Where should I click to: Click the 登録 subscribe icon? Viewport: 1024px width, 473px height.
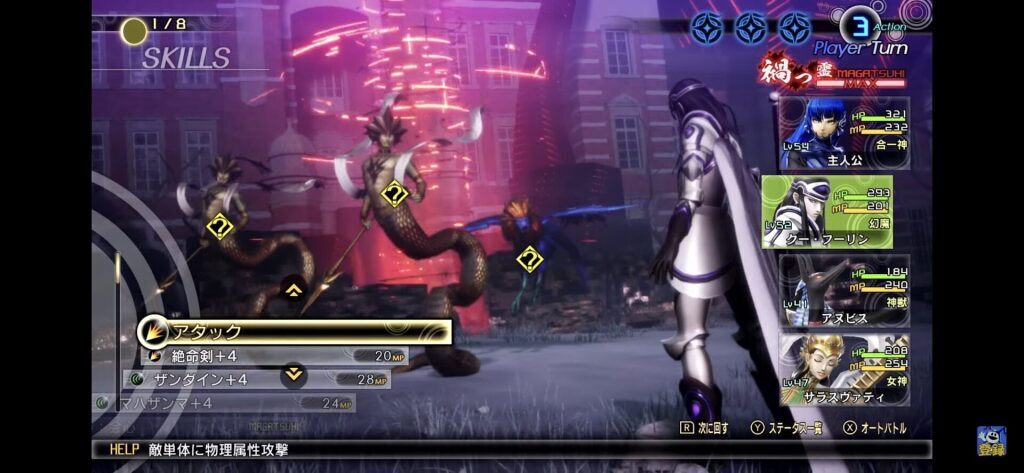992,441
